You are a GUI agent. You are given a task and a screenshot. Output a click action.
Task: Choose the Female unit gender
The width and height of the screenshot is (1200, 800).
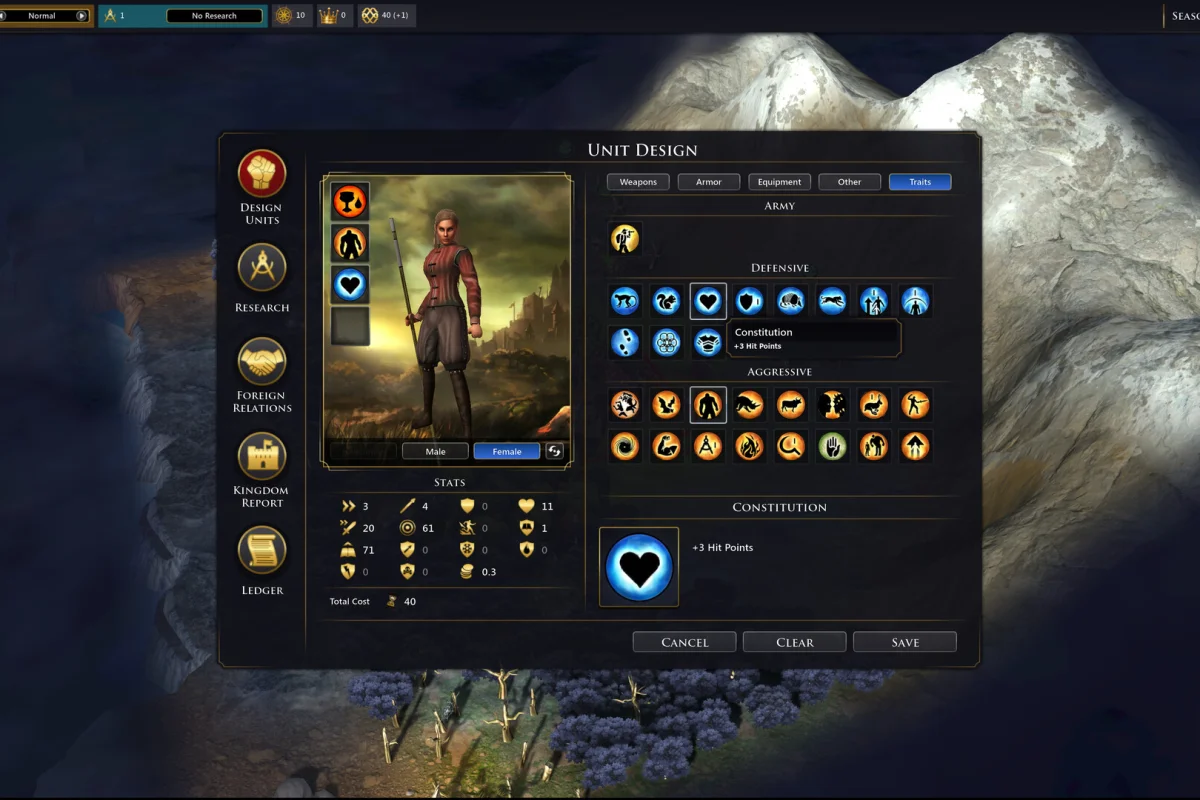pos(507,451)
